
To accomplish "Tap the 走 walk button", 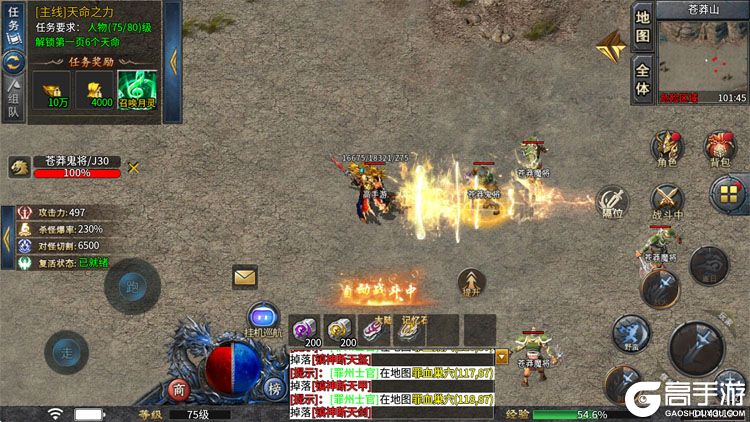I will tap(66, 352).
